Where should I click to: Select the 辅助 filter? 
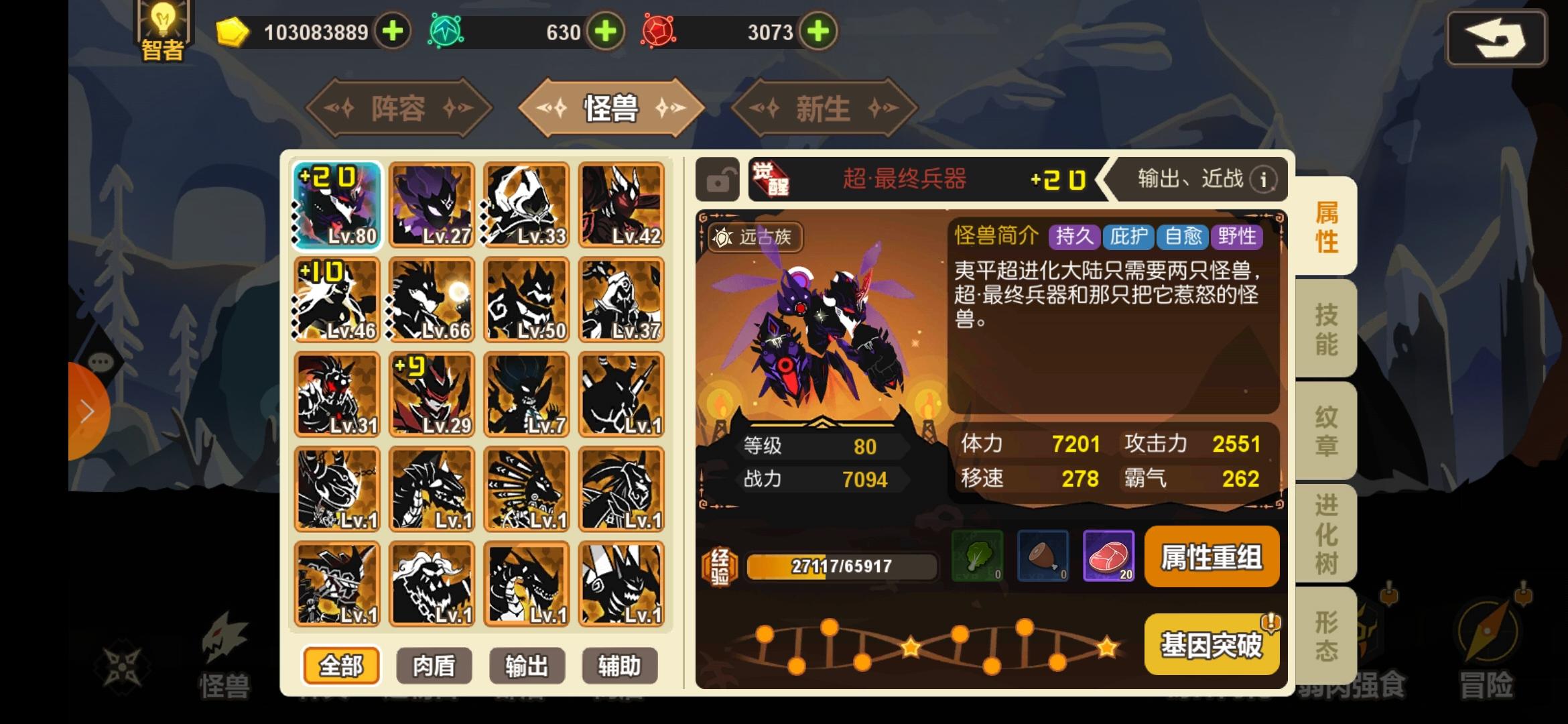click(619, 665)
